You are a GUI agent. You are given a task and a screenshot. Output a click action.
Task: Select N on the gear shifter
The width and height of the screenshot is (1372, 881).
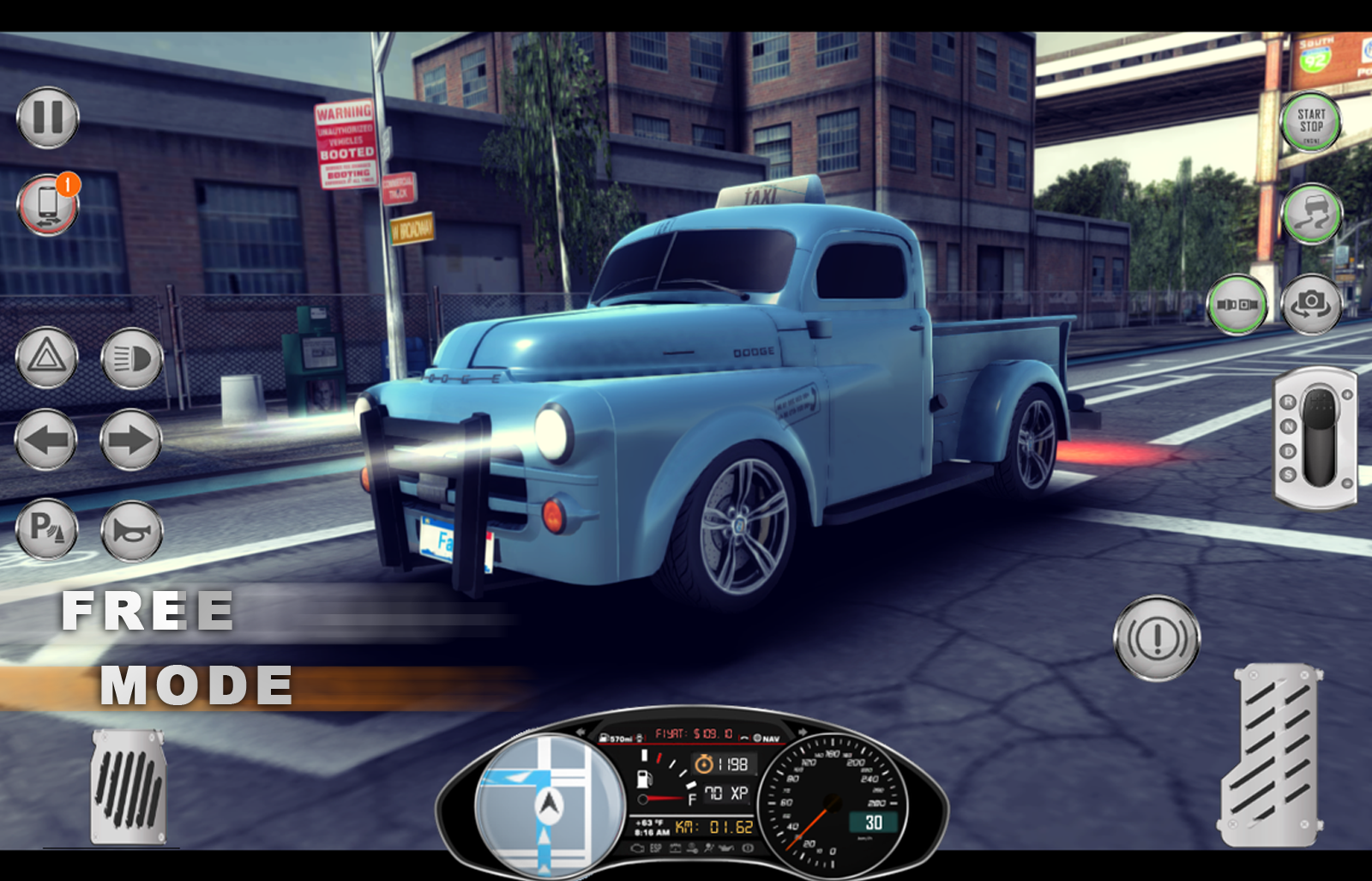(x=1288, y=426)
